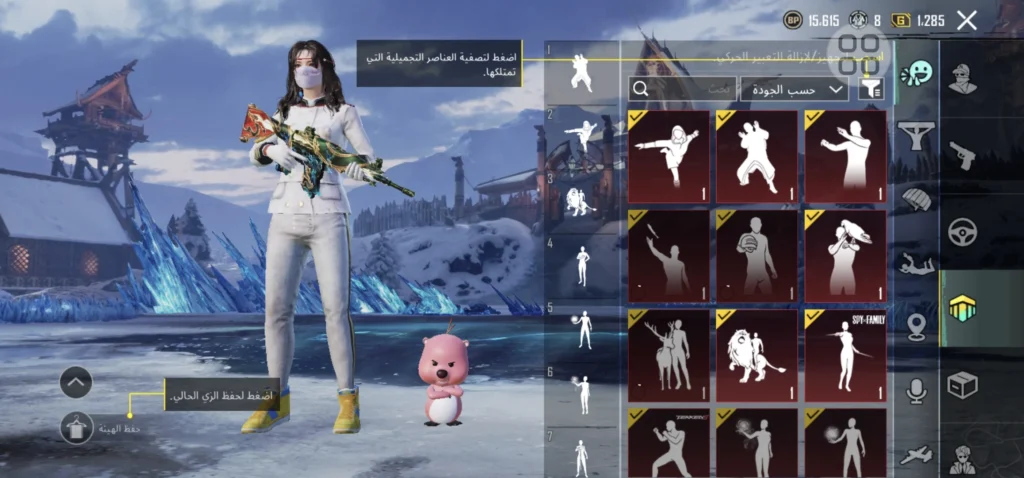Open the quality sort dropdown
Image resolution: width=1024 pixels, height=478 pixels.
[793, 89]
